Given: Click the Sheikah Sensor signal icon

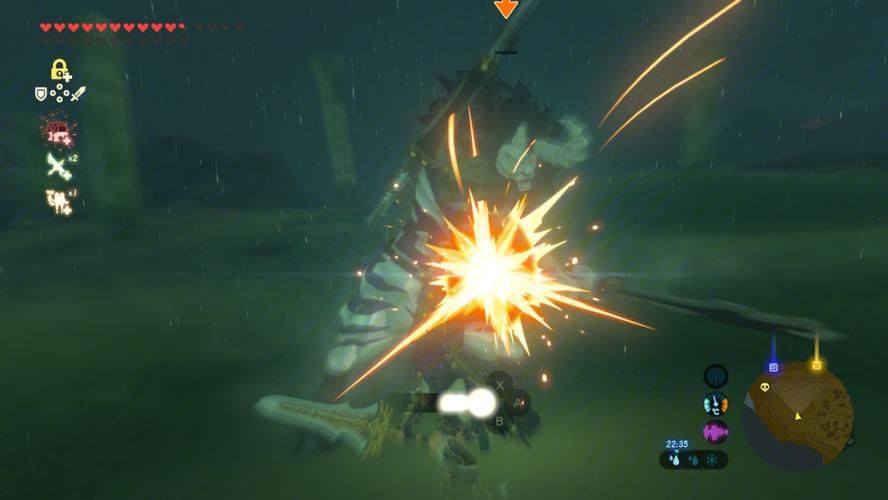Looking at the screenshot, I should point(715,377).
